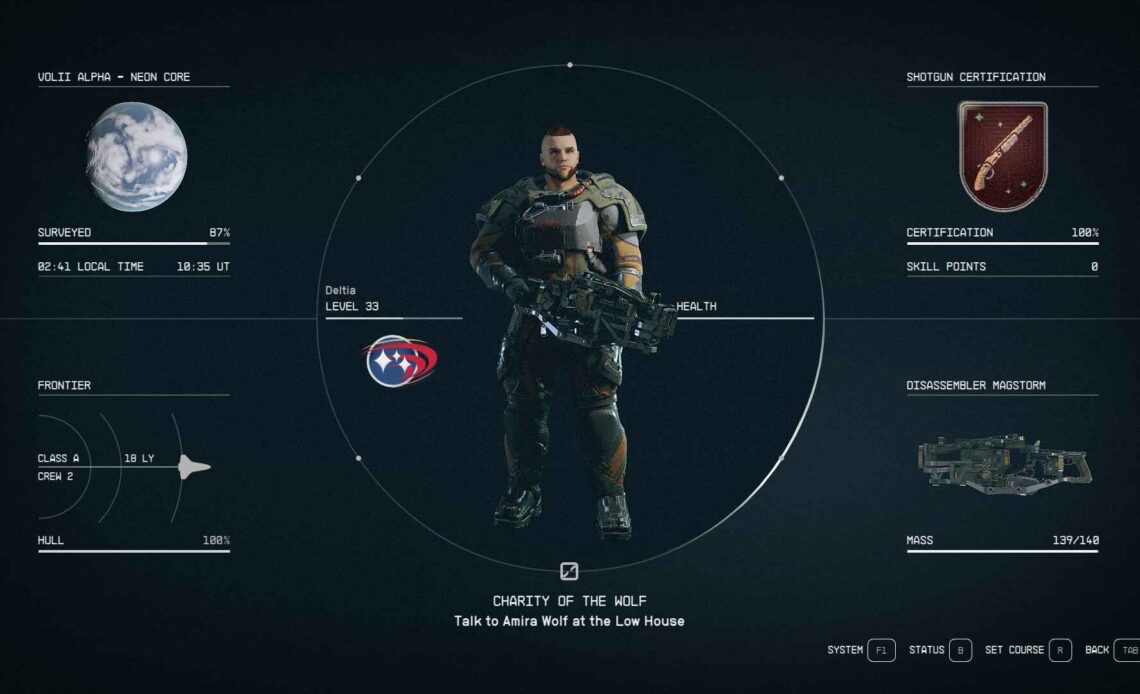
Task: Select the Frontier ship heading
Action: tap(64, 386)
